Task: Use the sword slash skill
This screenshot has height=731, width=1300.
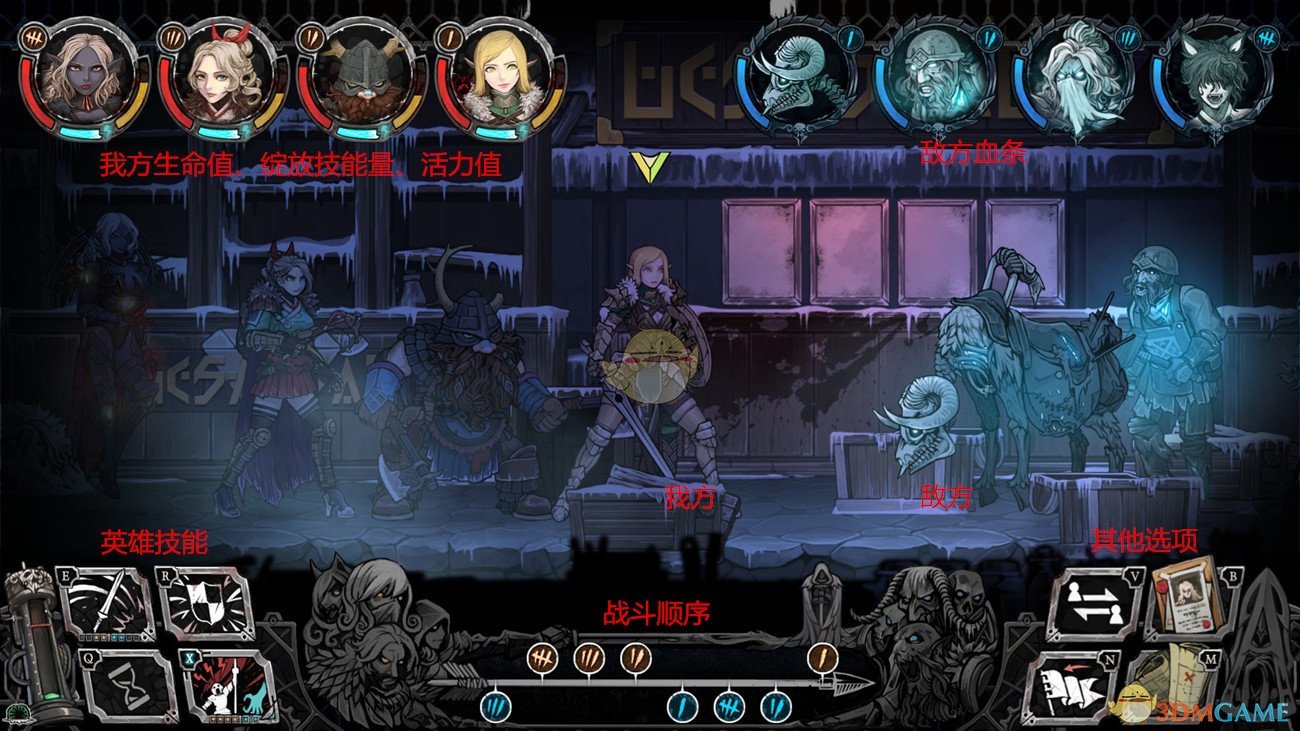Action: (106, 604)
